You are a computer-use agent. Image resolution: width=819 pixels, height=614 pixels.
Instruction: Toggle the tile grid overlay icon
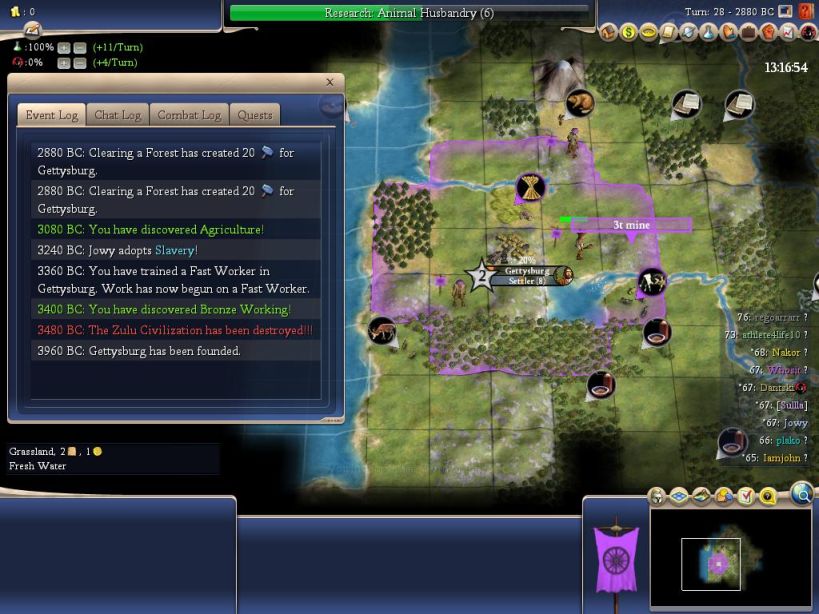(679, 496)
